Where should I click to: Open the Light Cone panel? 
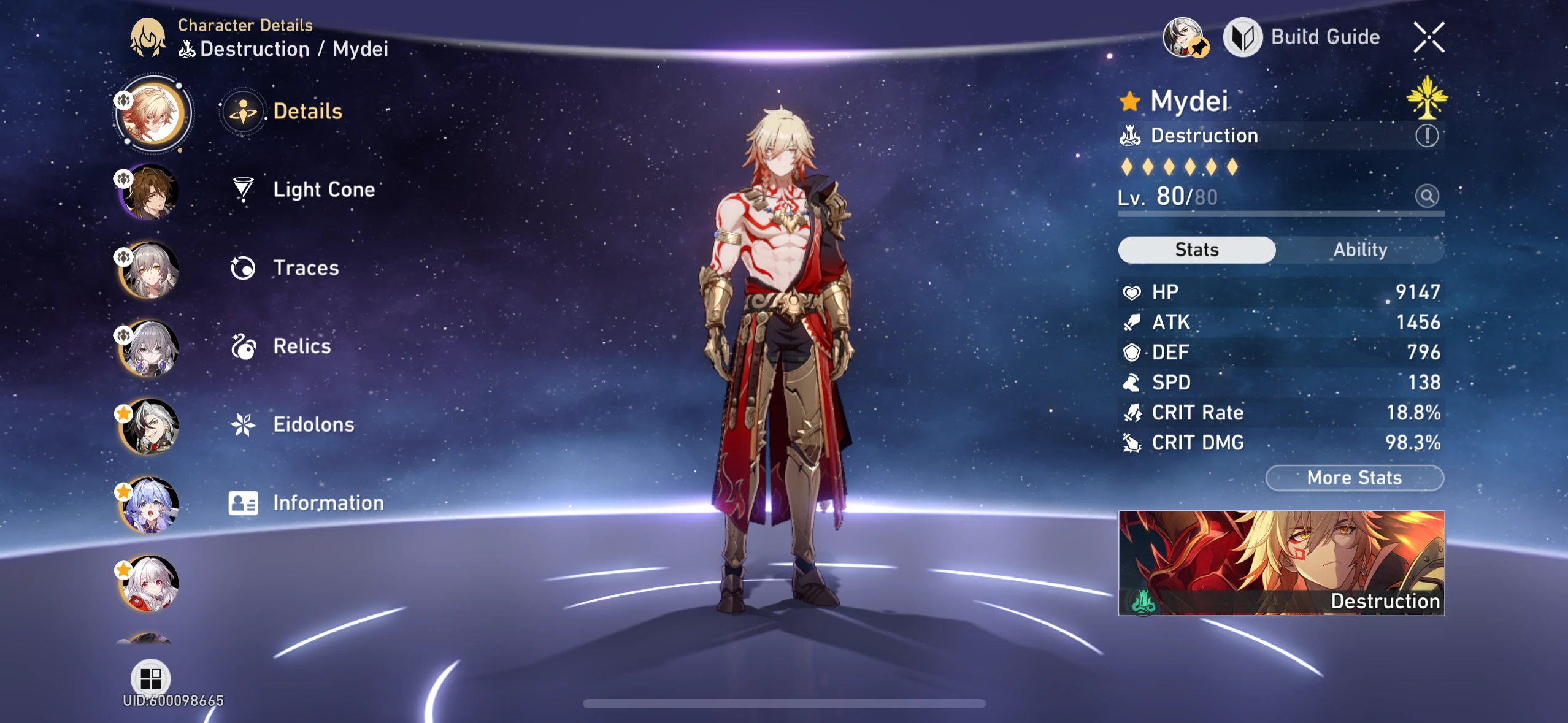[323, 189]
